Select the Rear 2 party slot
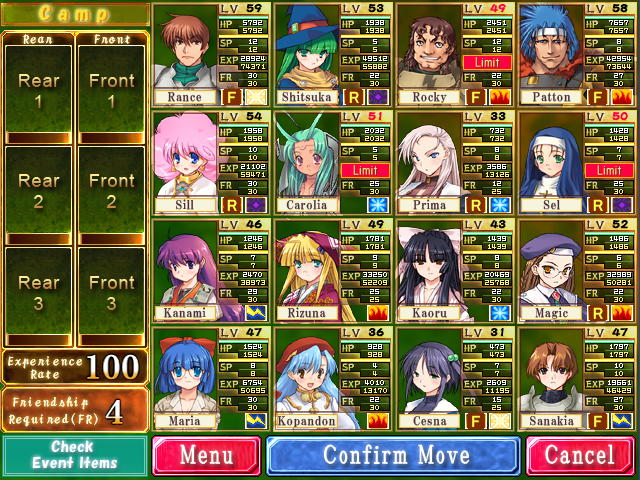640x480 pixels. (x=39, y=192)
